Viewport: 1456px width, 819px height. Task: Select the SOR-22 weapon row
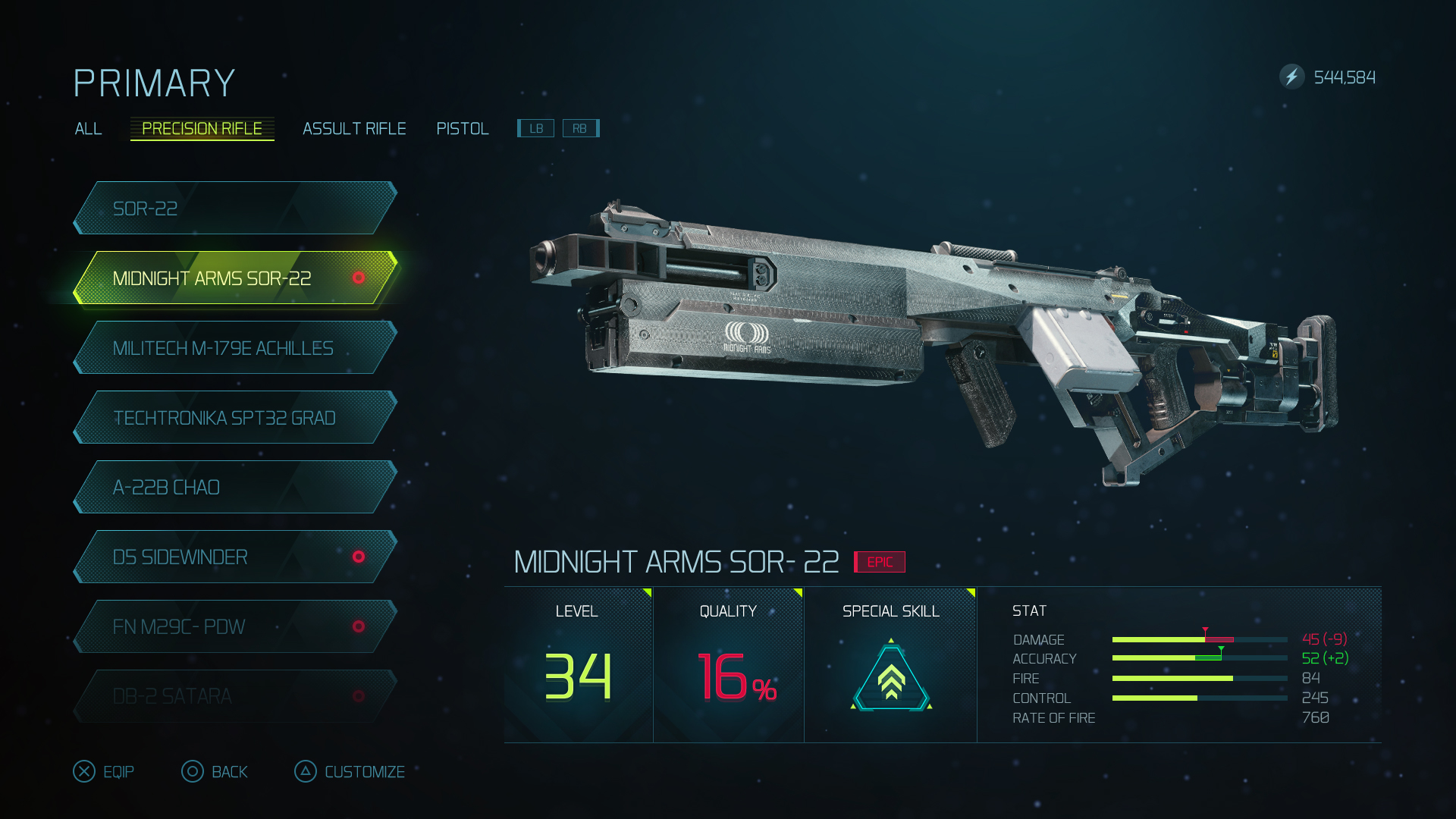(x=235, y=209)
